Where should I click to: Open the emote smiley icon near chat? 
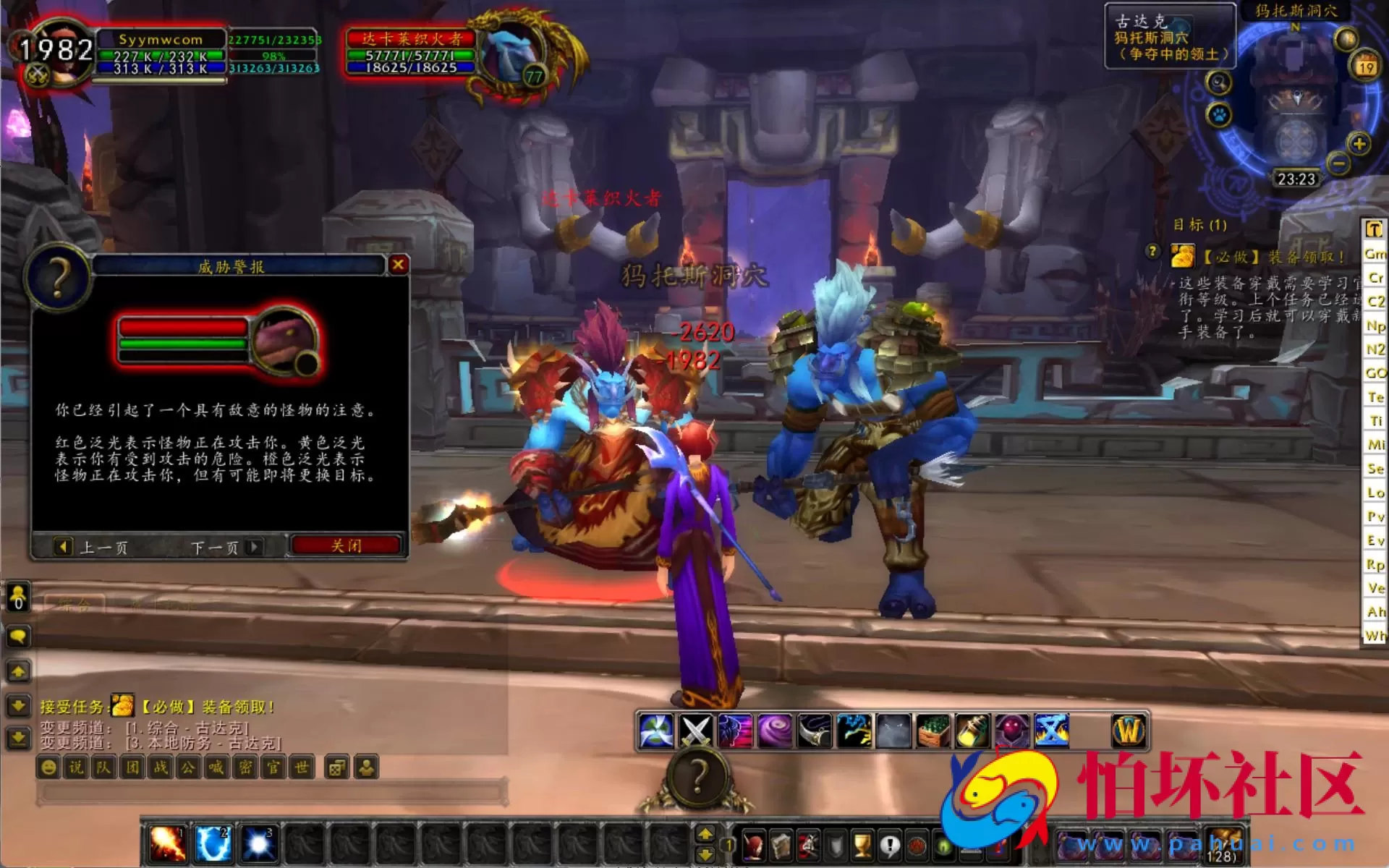coord(48,768)
